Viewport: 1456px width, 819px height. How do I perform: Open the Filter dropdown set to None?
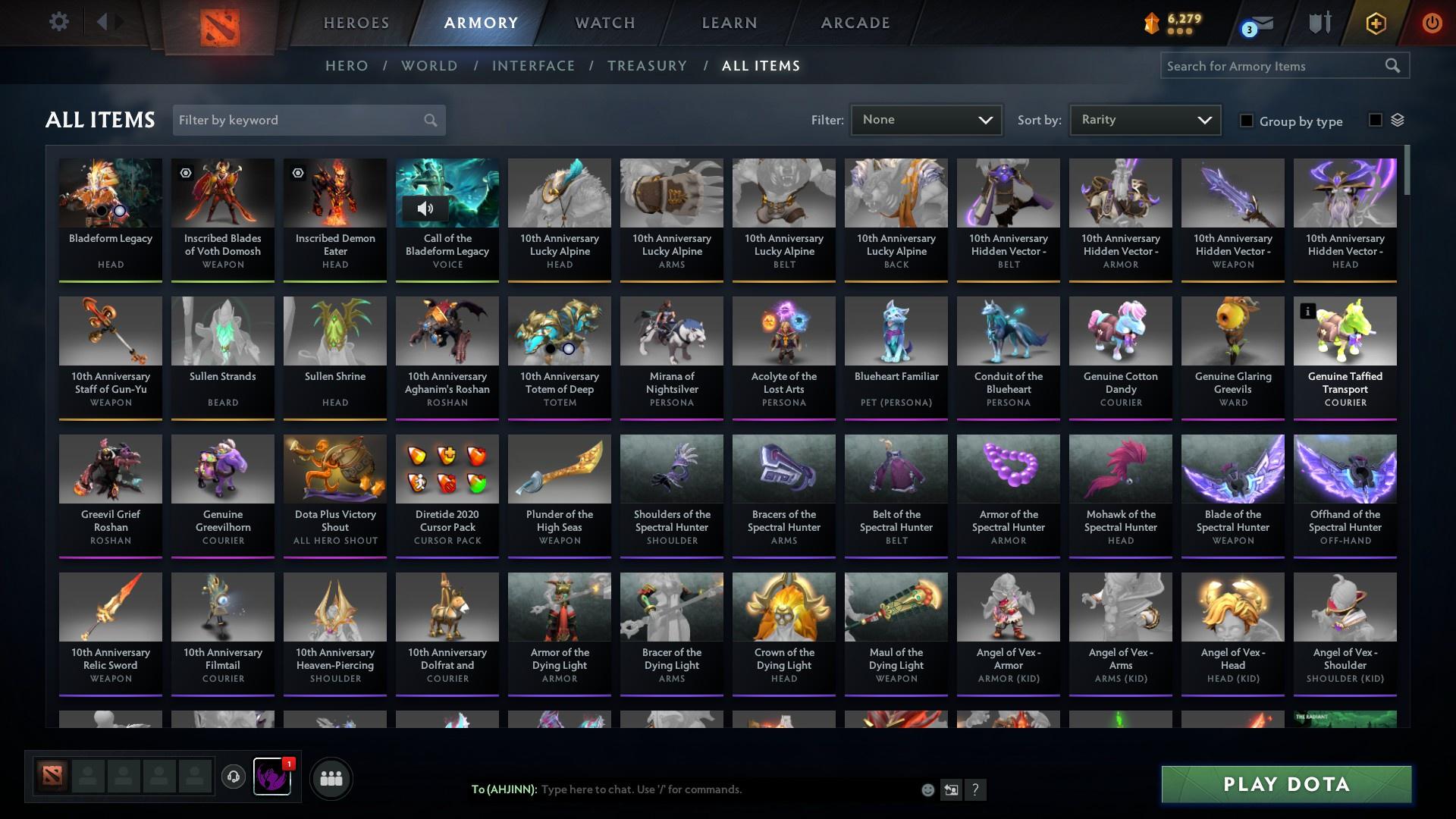926,119
